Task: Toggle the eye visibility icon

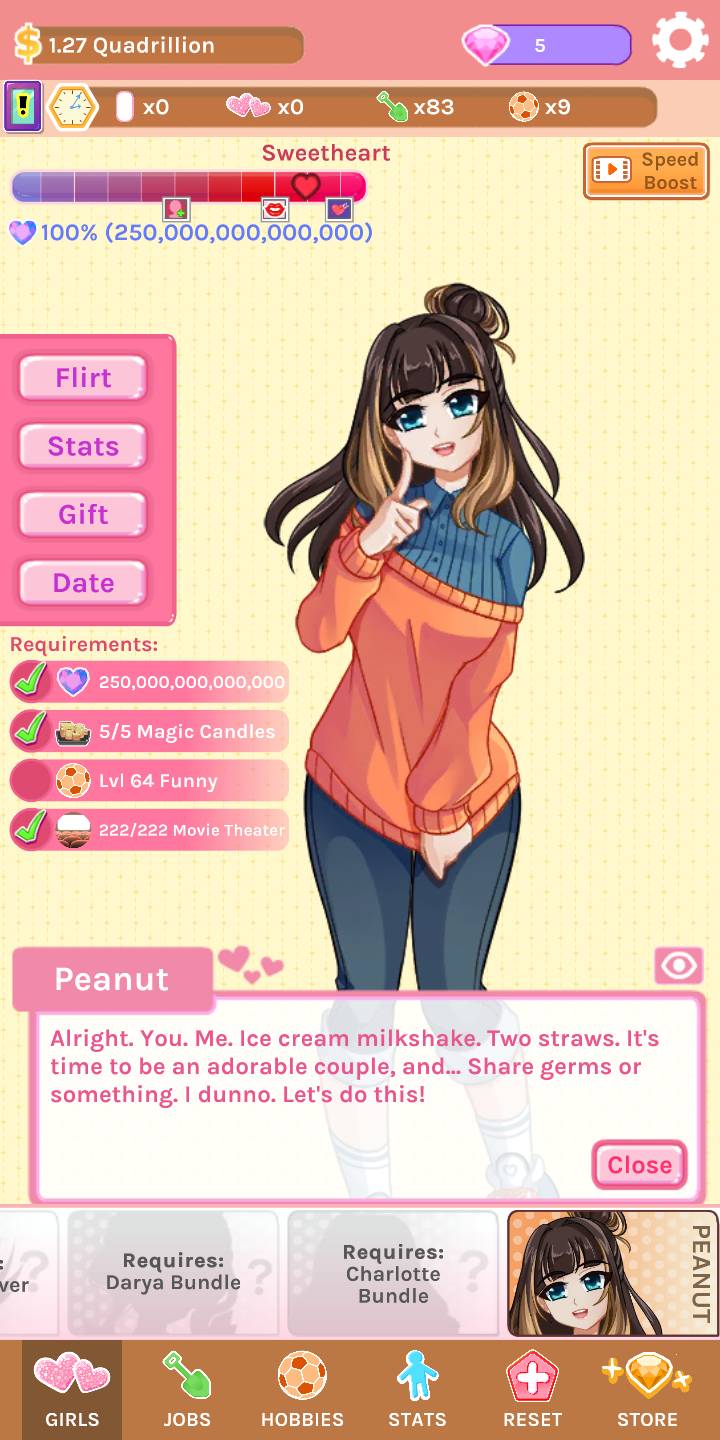Action: pyautogui.click(x=679, y=965)
